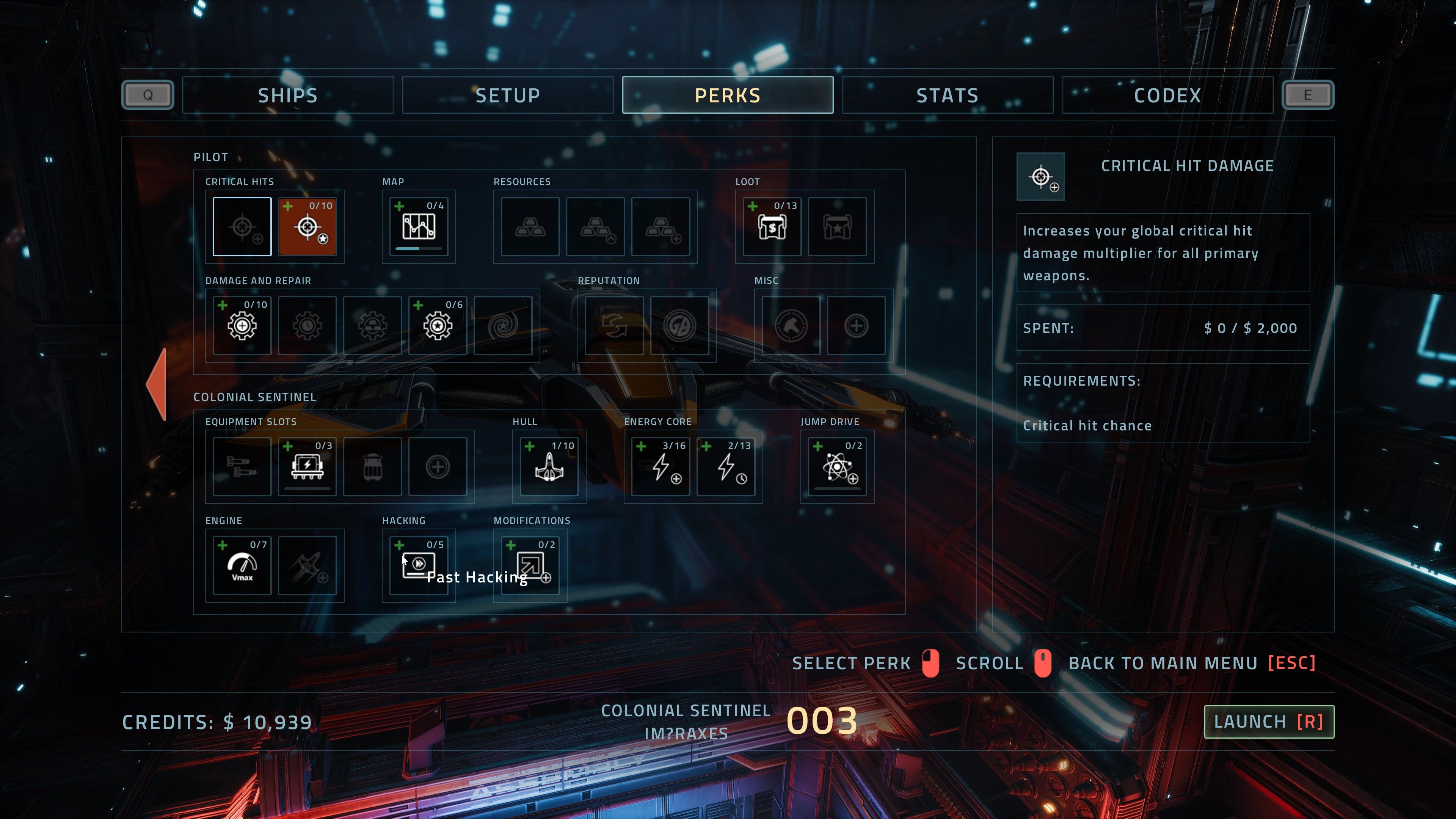Screen dimensions: 1456x819
Task: Select the Loot perk with dollar chest
Action: 772,227
